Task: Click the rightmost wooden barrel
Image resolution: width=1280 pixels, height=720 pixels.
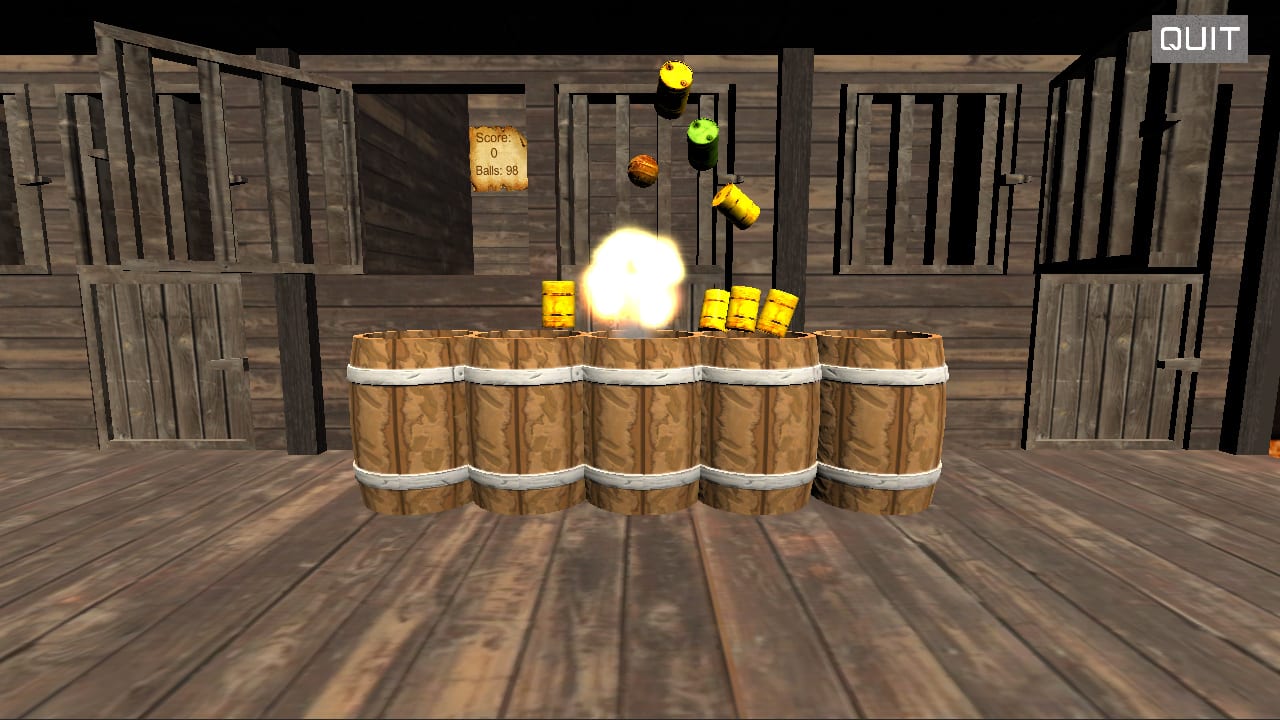Action: 880,420
